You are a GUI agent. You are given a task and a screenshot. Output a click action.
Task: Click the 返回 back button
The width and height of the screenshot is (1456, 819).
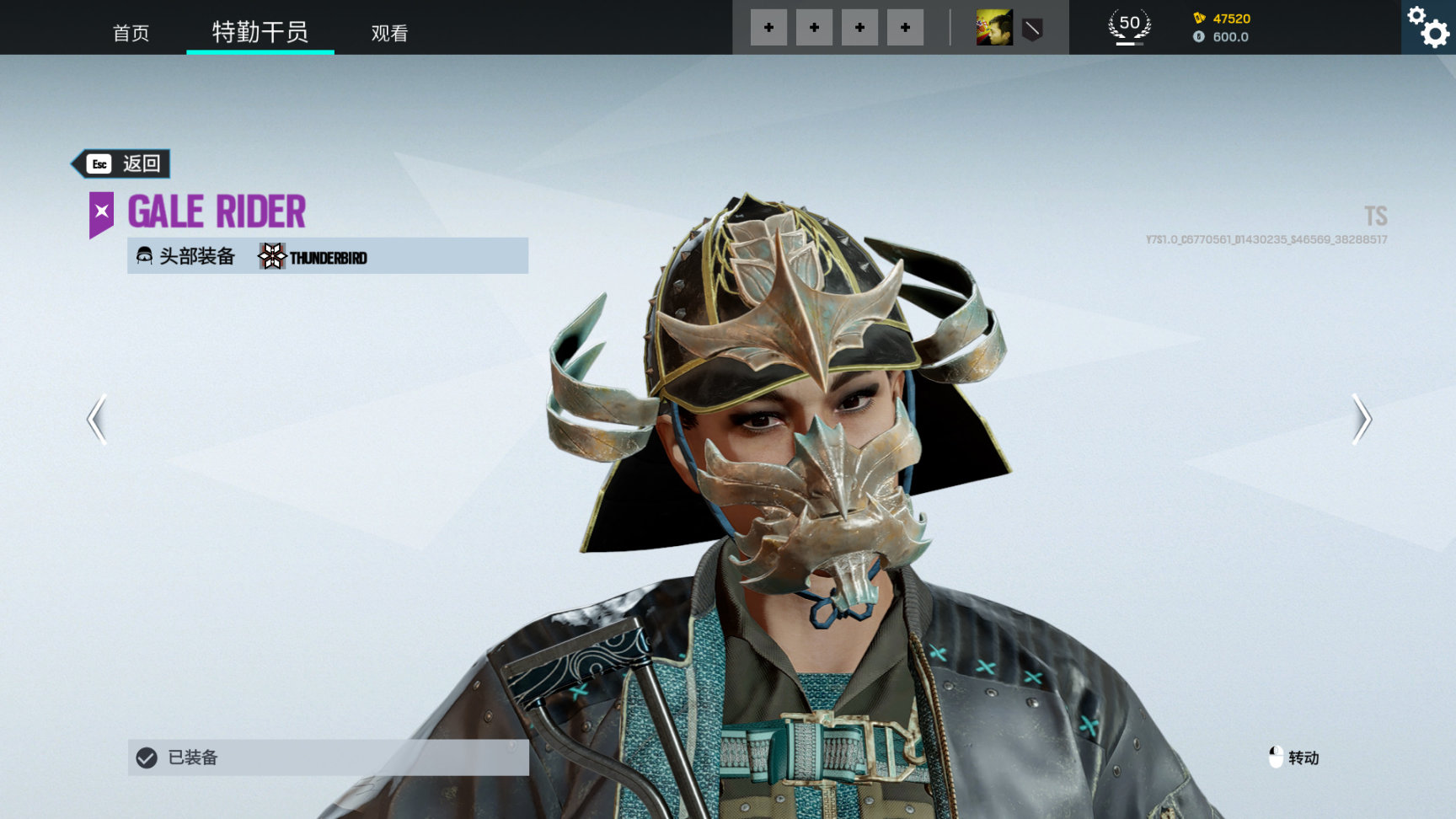[x=122, y=163]
